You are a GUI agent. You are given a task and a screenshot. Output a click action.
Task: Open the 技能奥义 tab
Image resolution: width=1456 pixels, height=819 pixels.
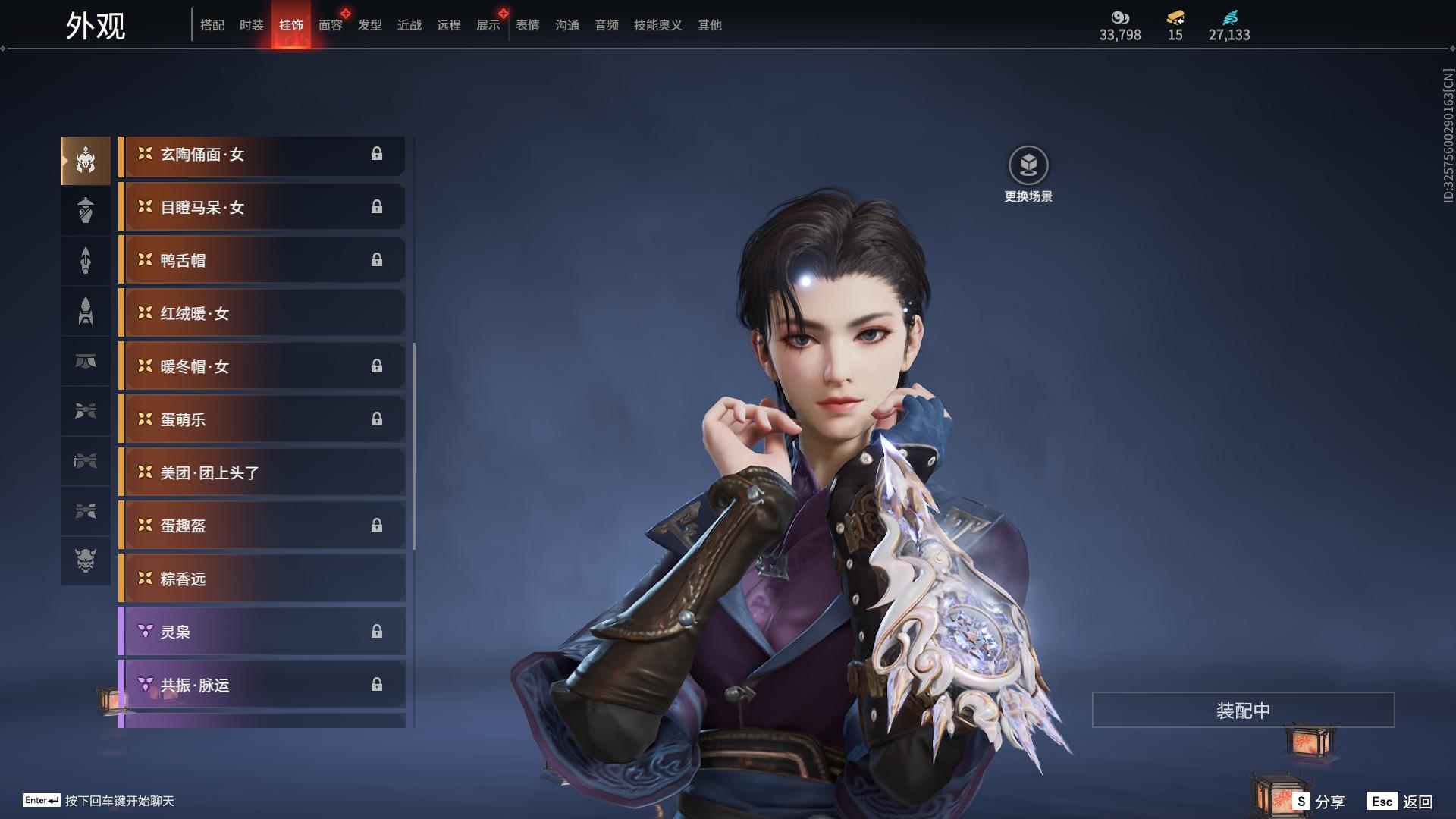tap(657, 25)
